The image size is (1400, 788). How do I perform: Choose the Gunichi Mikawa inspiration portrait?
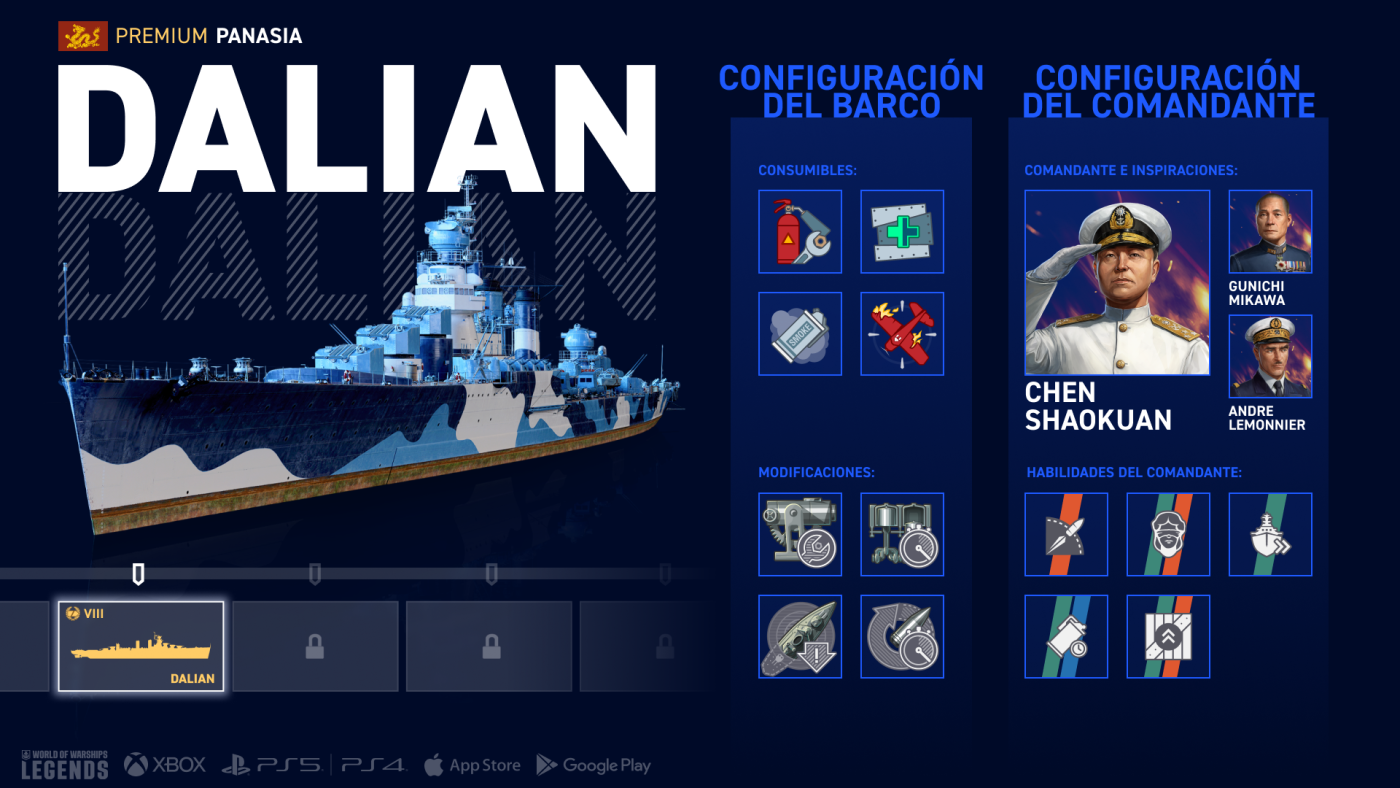click(1270, 231)
